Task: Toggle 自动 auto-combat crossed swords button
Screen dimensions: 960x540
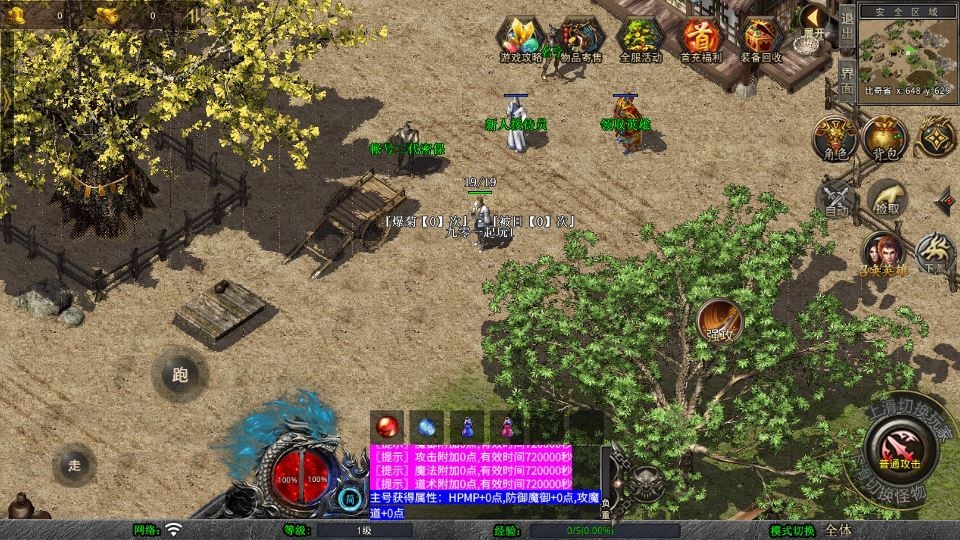Action: click(x=836, y=196)
